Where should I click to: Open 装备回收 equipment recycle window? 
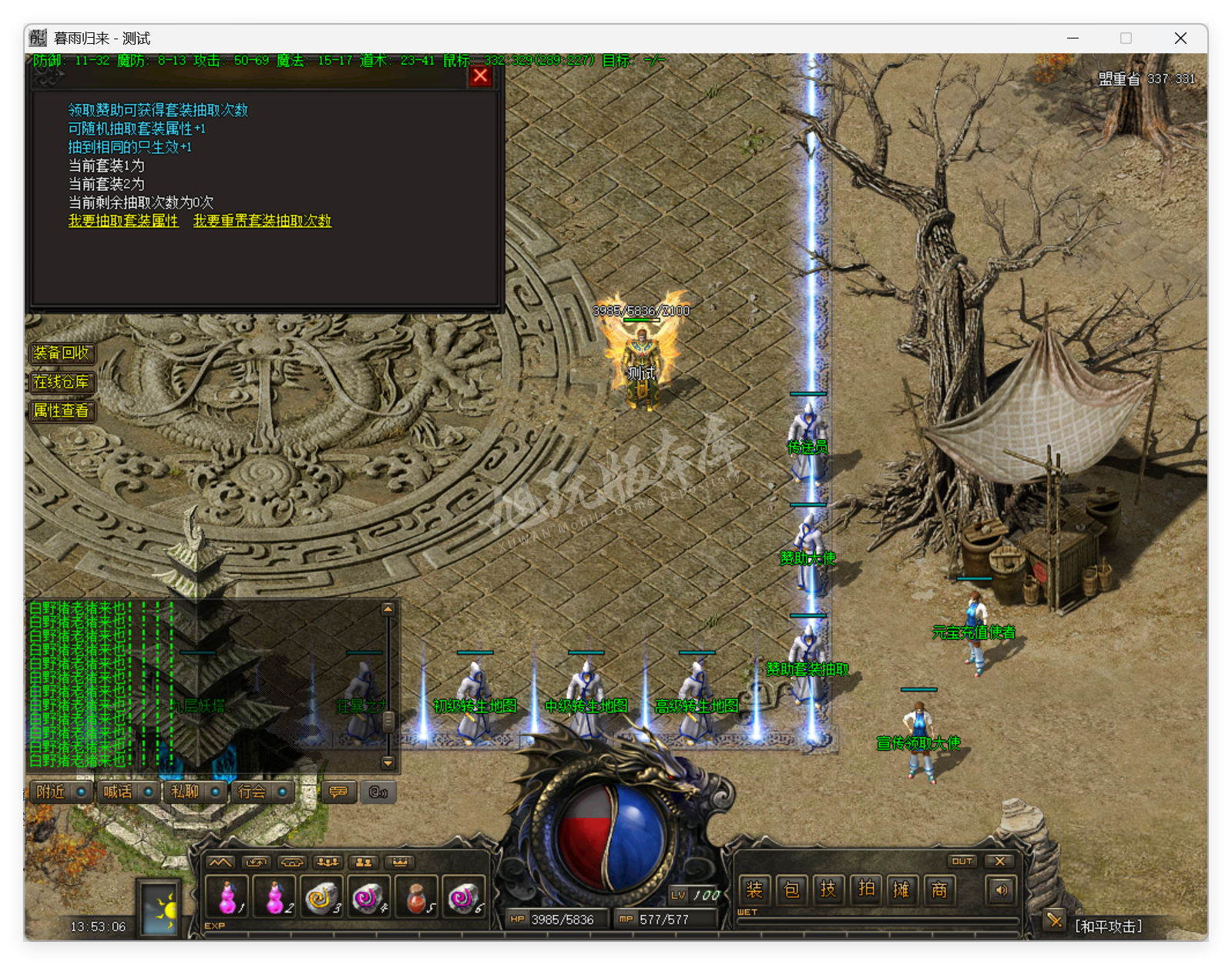pyautogui.click(x=62, y=354)
